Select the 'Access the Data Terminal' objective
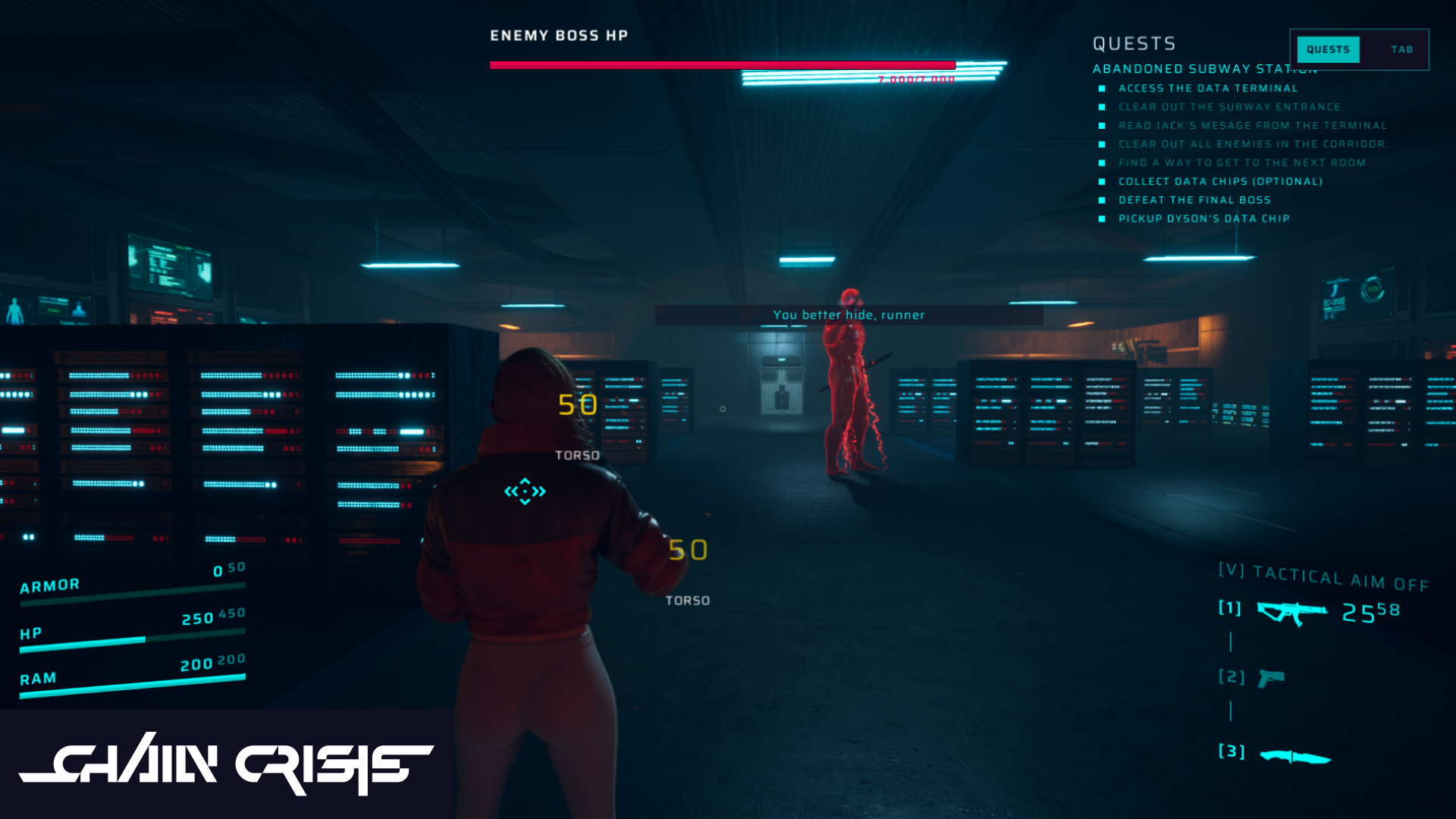1456x819 pixels. click(x=1207, y=88)
